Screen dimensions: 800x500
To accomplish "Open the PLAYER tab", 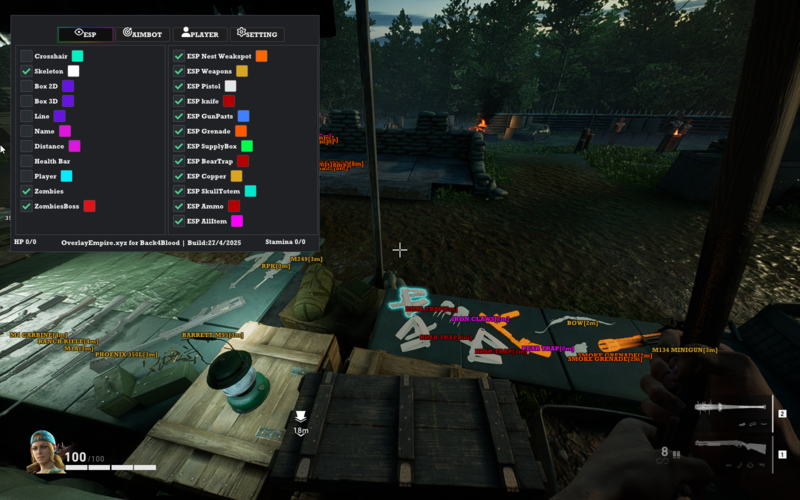I will (200, 34).
